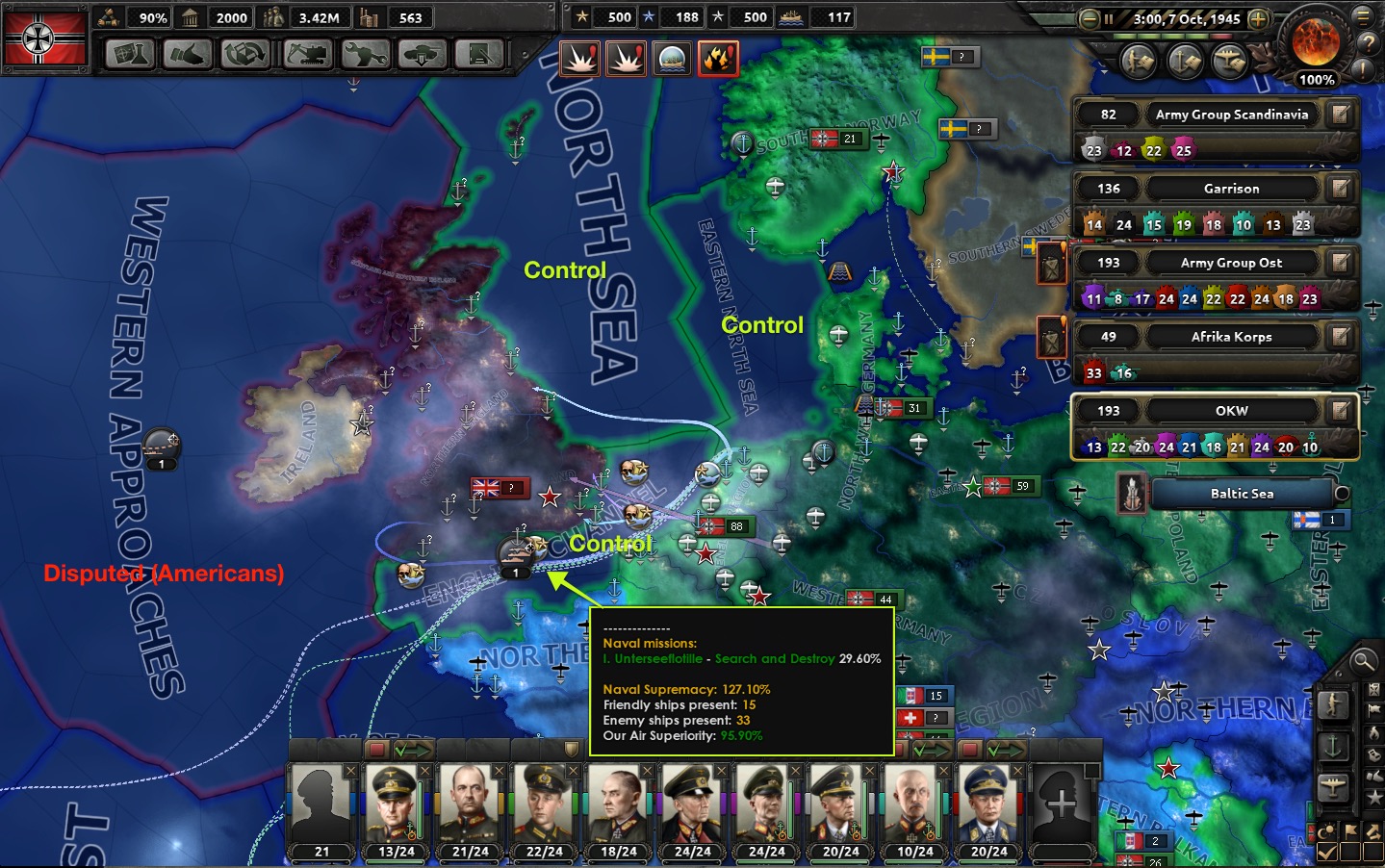Switch to the air map mode plane
1385x868 pixels.
(x=1333, y=788)
